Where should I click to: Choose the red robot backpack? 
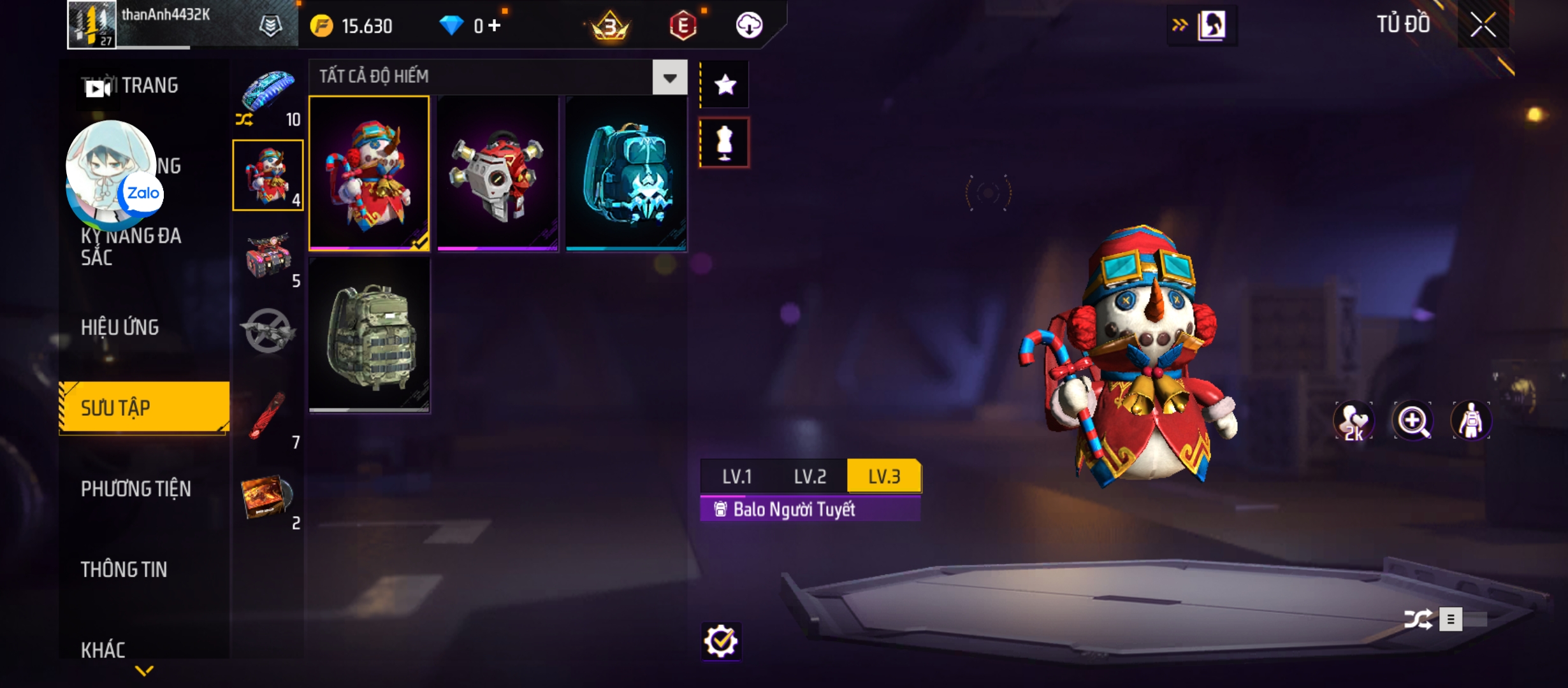[498, 173]
